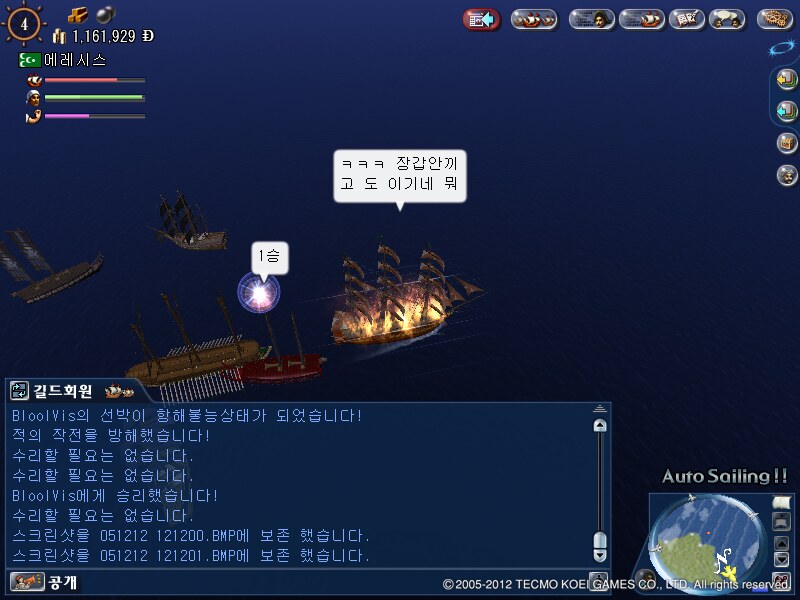This screenshot has width=800, height=600.
Task: Click the cyan arrow panel button
Action: [x=787, y=111]
